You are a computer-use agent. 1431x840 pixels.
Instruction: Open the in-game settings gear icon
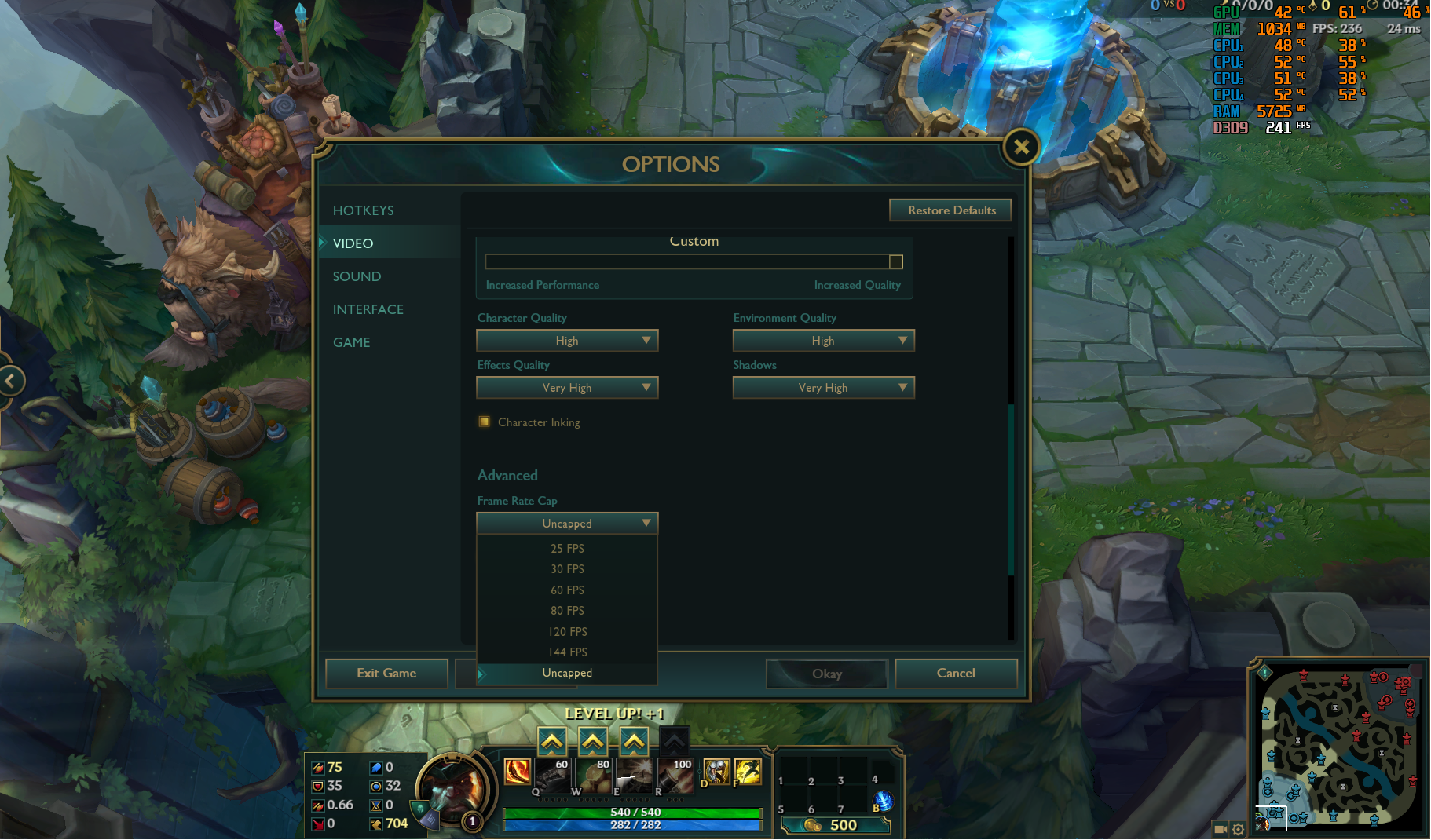click(x=1238, y=829)
